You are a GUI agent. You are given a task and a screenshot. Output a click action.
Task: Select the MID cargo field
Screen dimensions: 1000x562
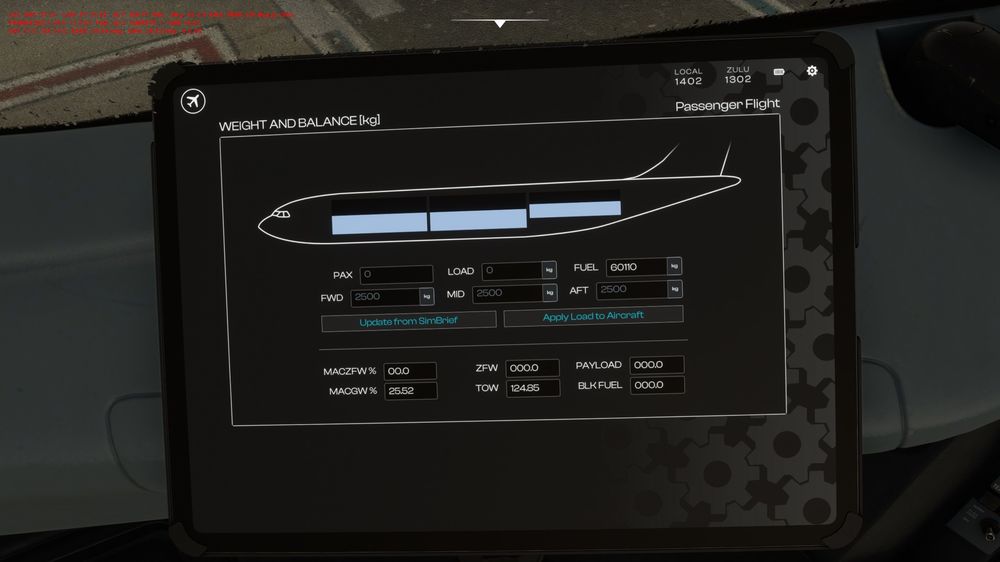[506, 293]
